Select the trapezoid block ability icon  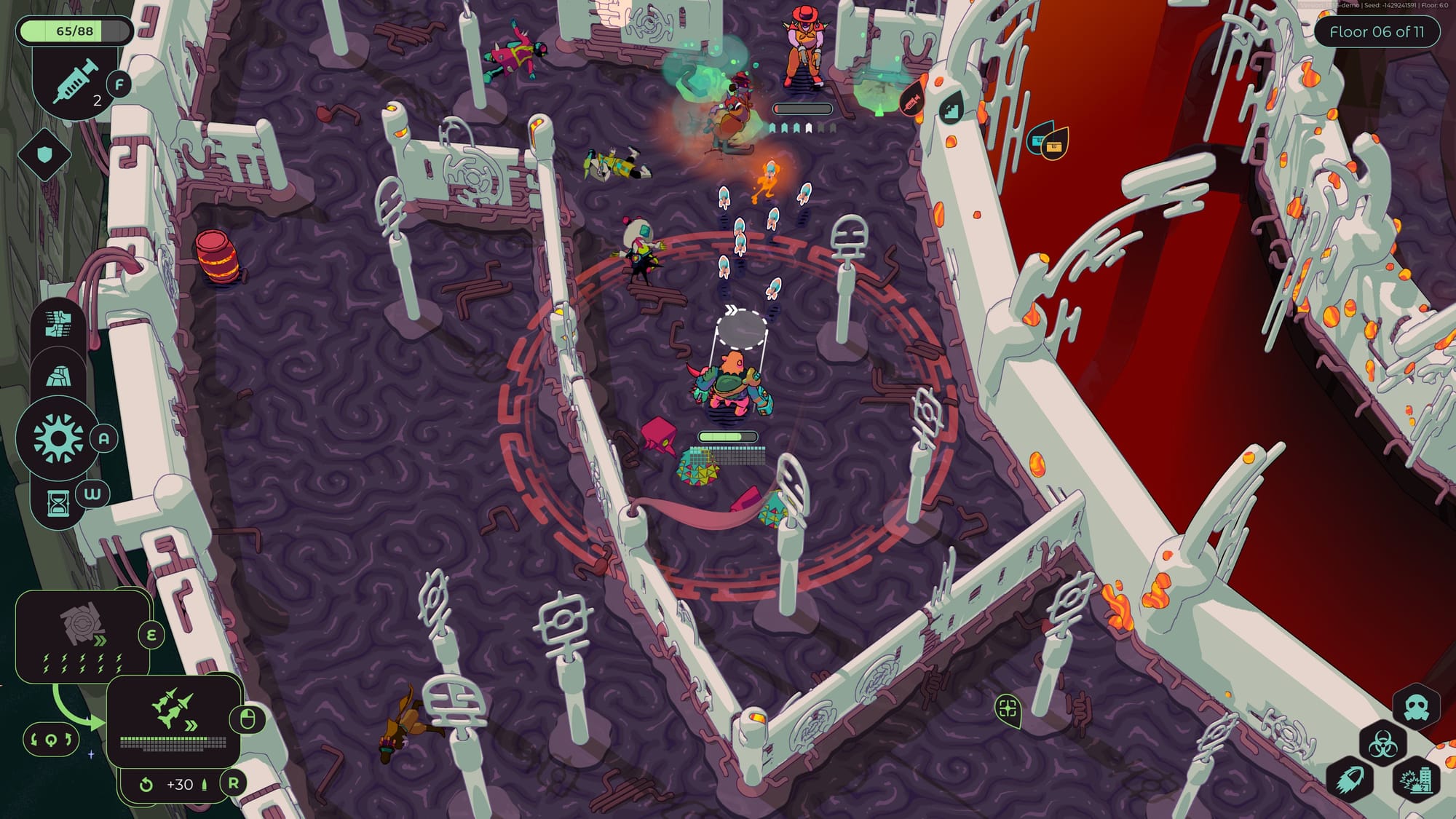[58, 376]
